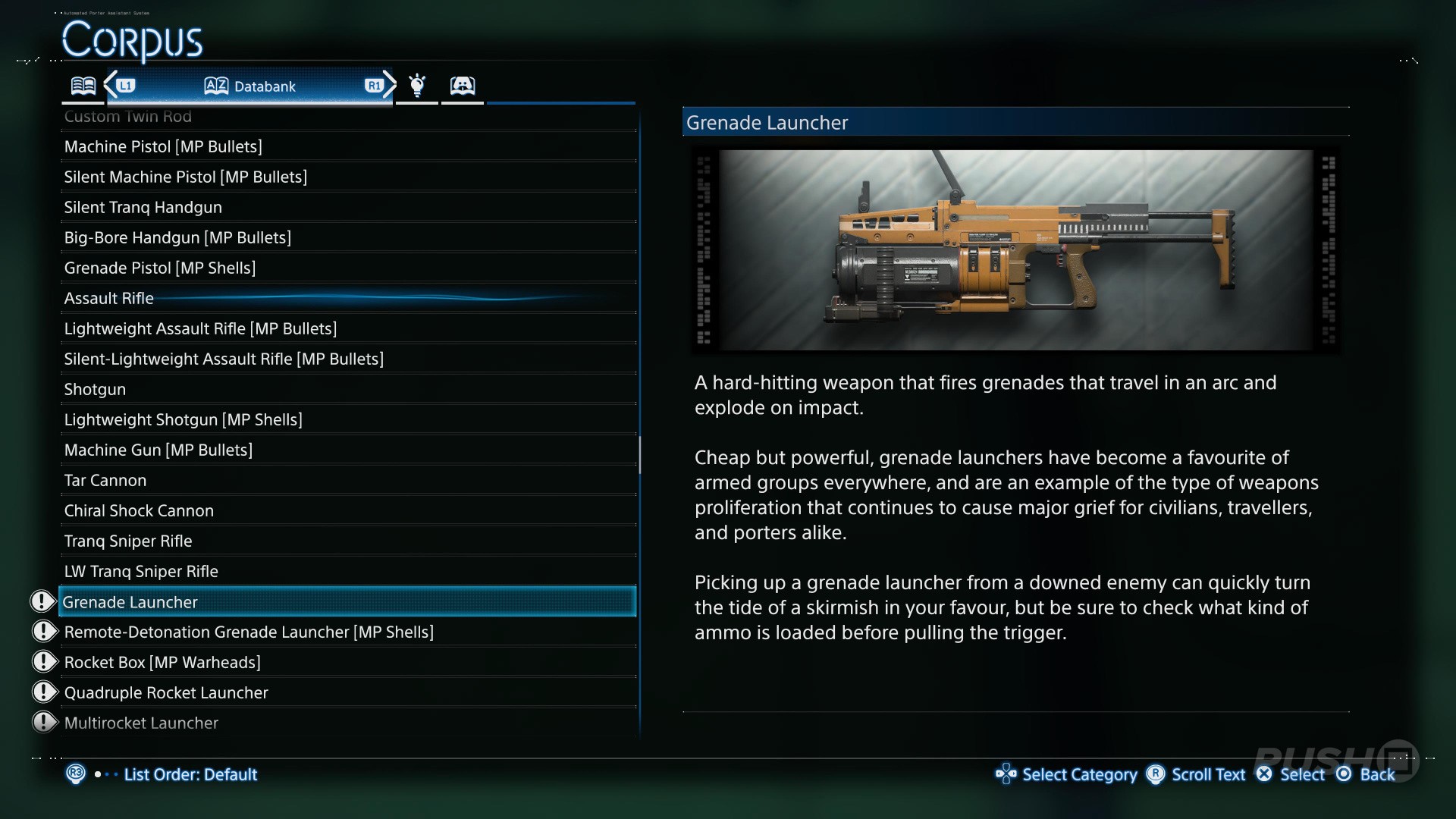Open the Tar Cannon entry

(105, 480)
